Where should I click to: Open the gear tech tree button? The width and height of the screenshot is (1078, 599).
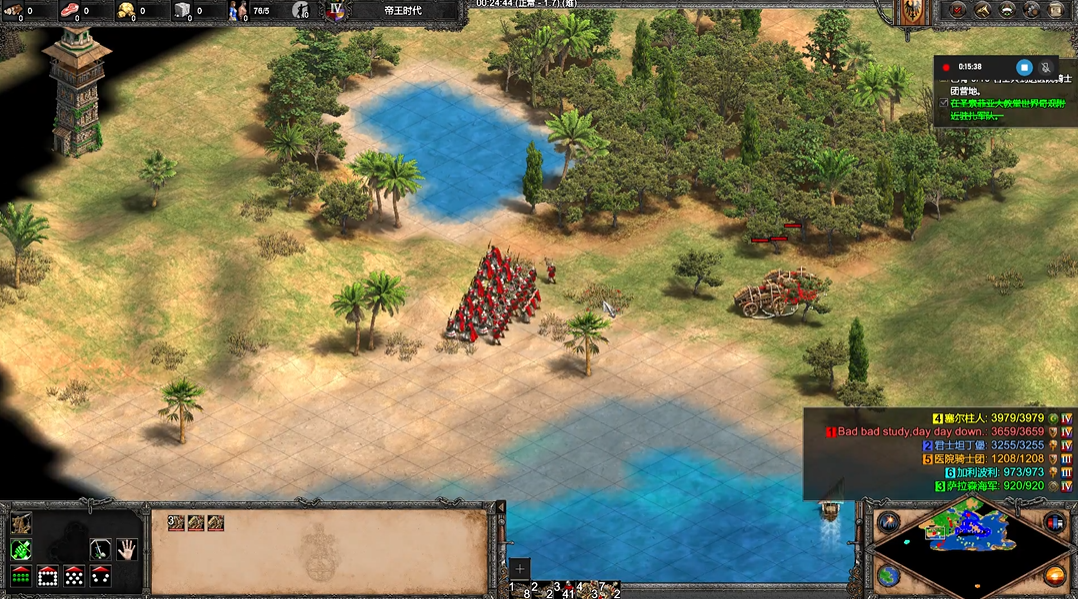tap(1032, 10)
